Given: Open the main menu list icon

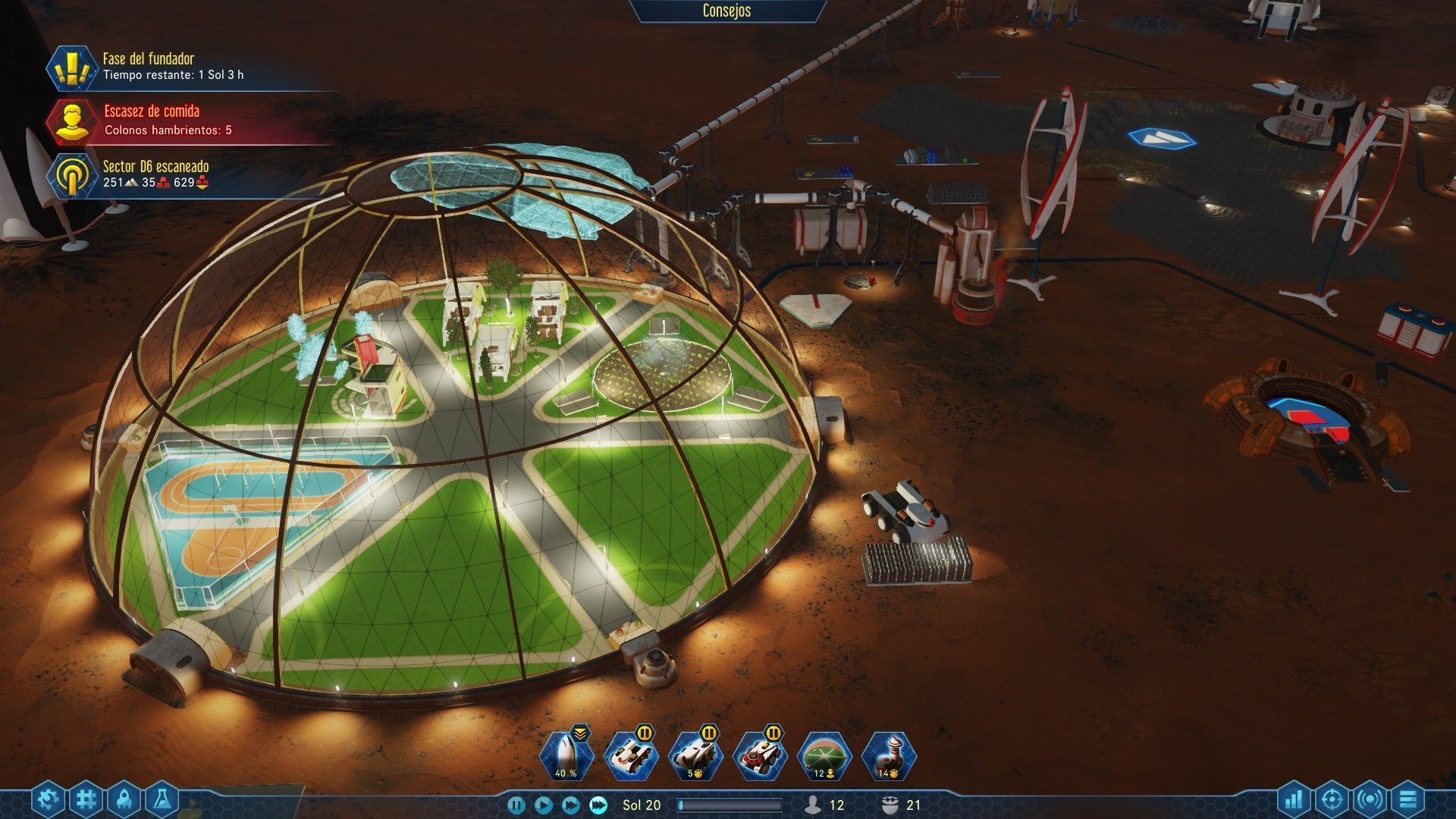Looking at the screenshot, I should pyautogui.click(x=1409, y=799).
